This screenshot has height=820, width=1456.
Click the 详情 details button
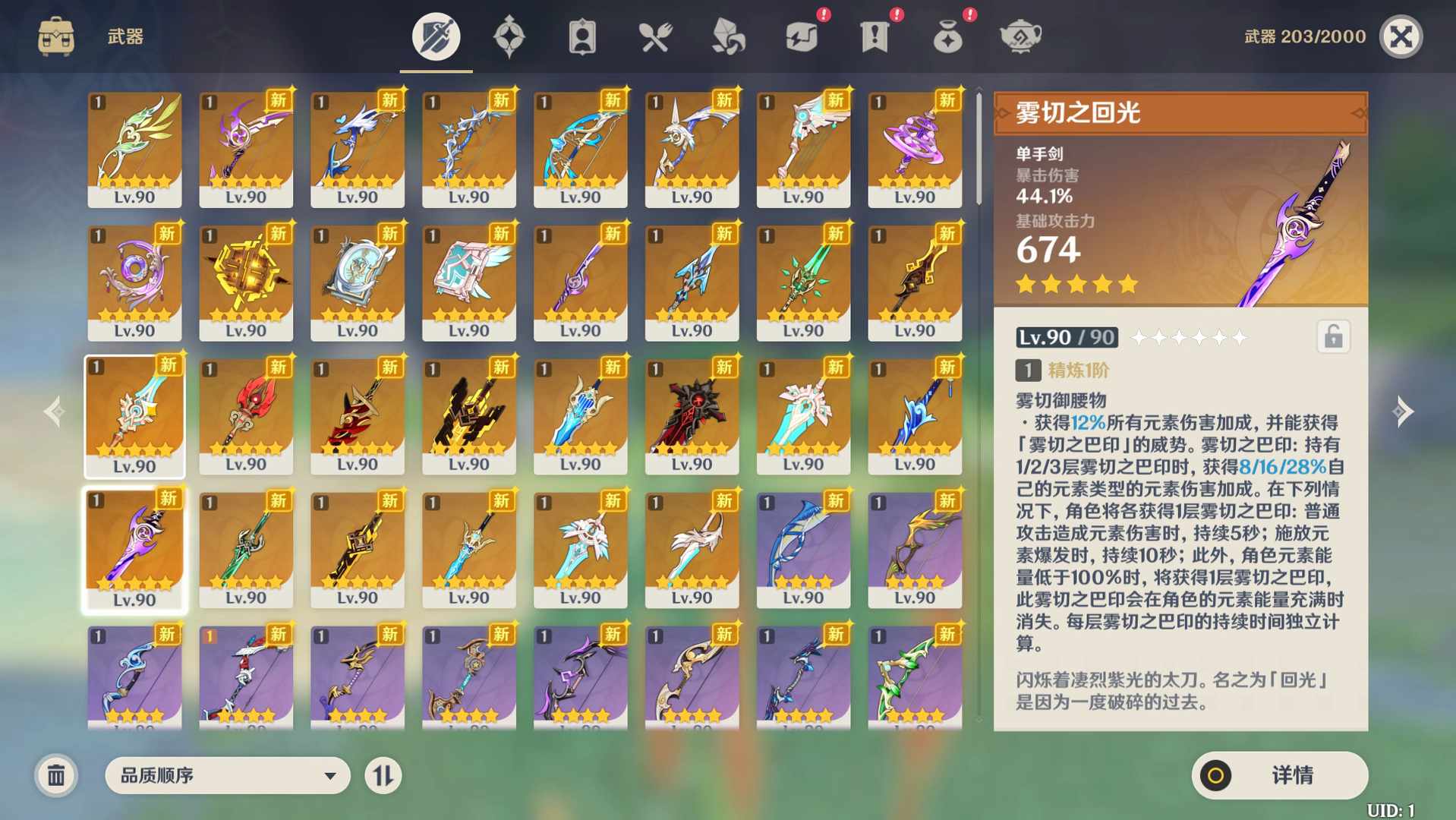tap(1279, 776)
